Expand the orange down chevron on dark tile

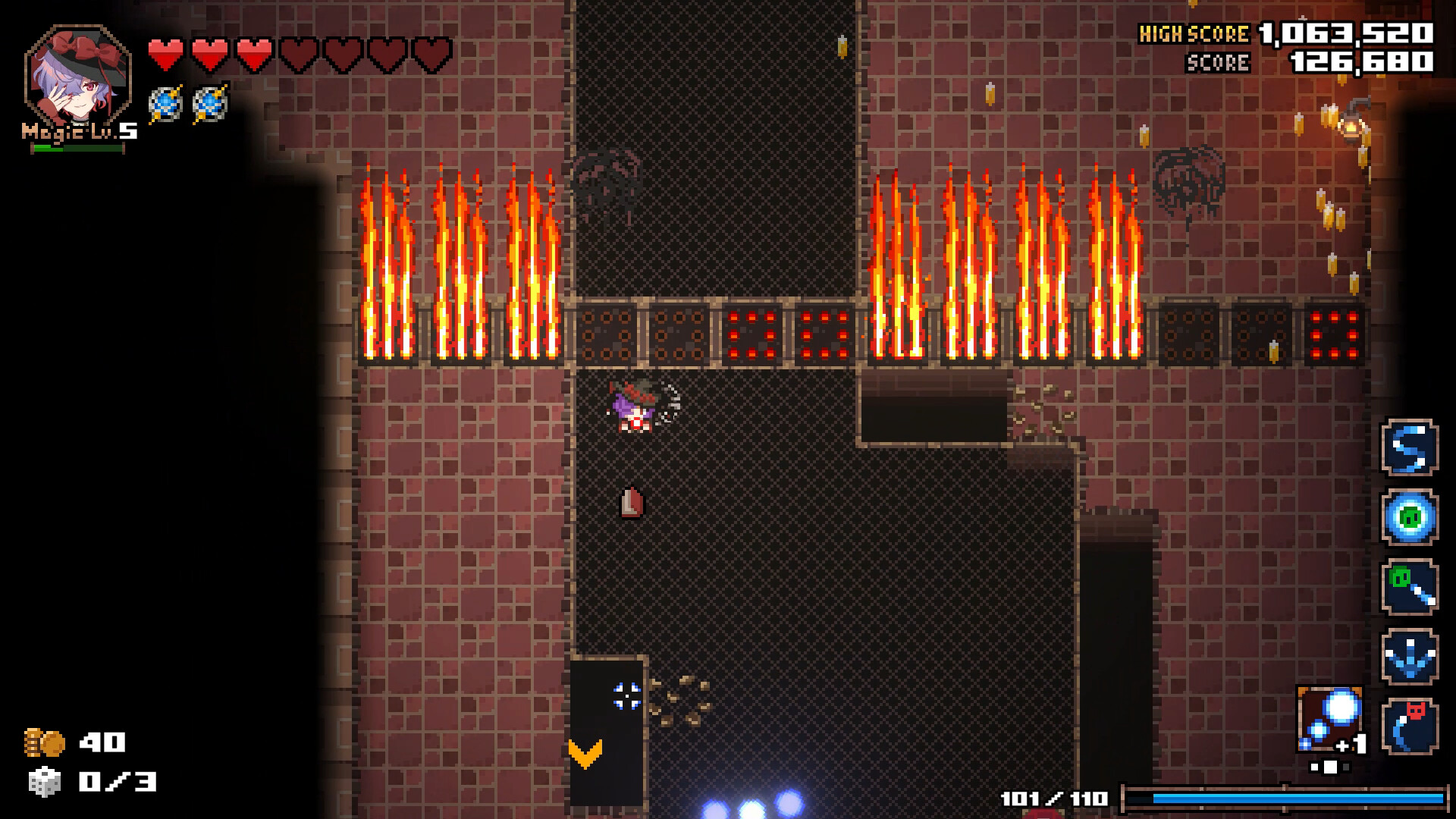(x=584, y=752)
